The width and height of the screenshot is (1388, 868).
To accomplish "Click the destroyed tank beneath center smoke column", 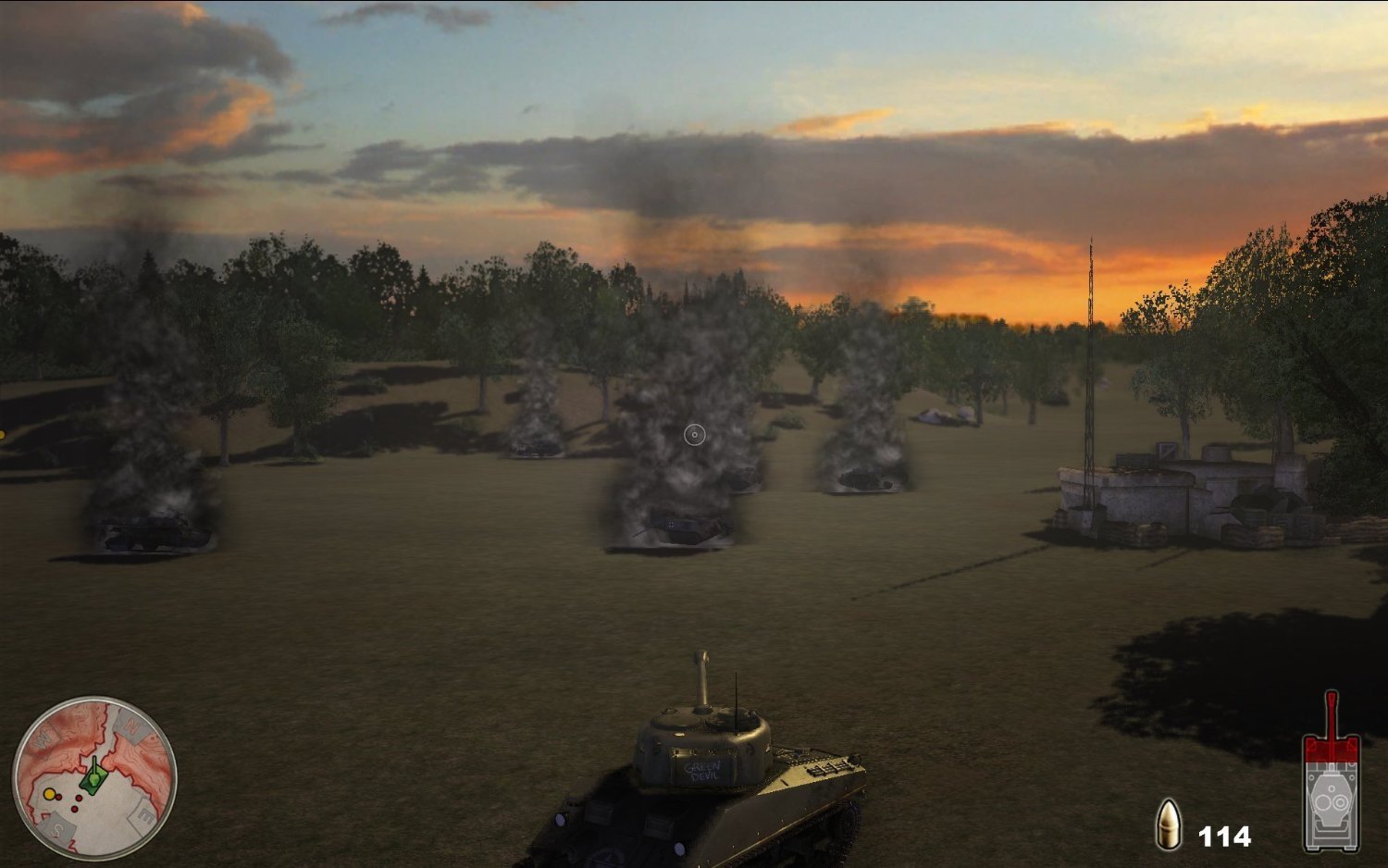I will [685, 527].
